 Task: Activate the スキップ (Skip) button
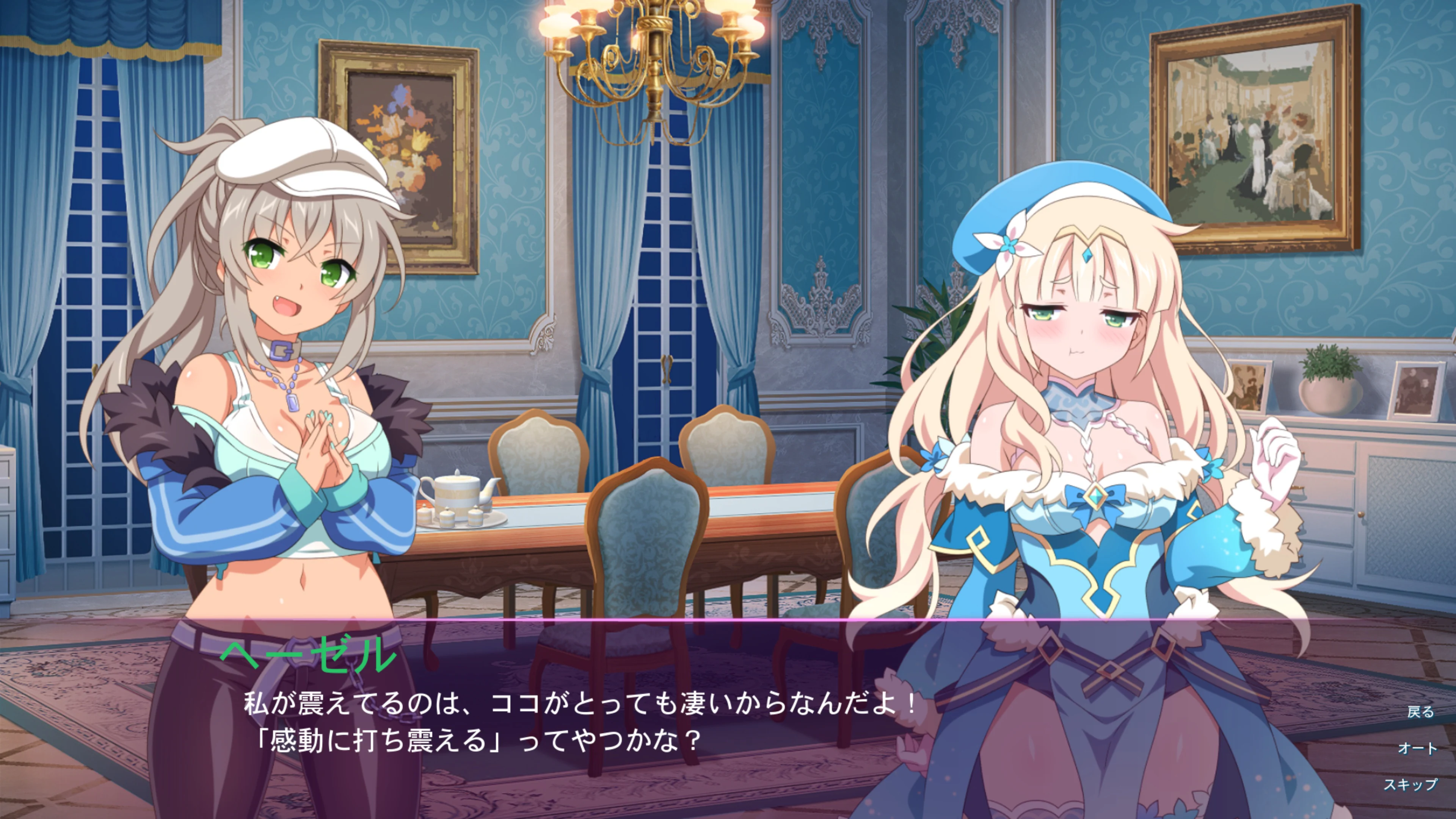coord(1410,784)
